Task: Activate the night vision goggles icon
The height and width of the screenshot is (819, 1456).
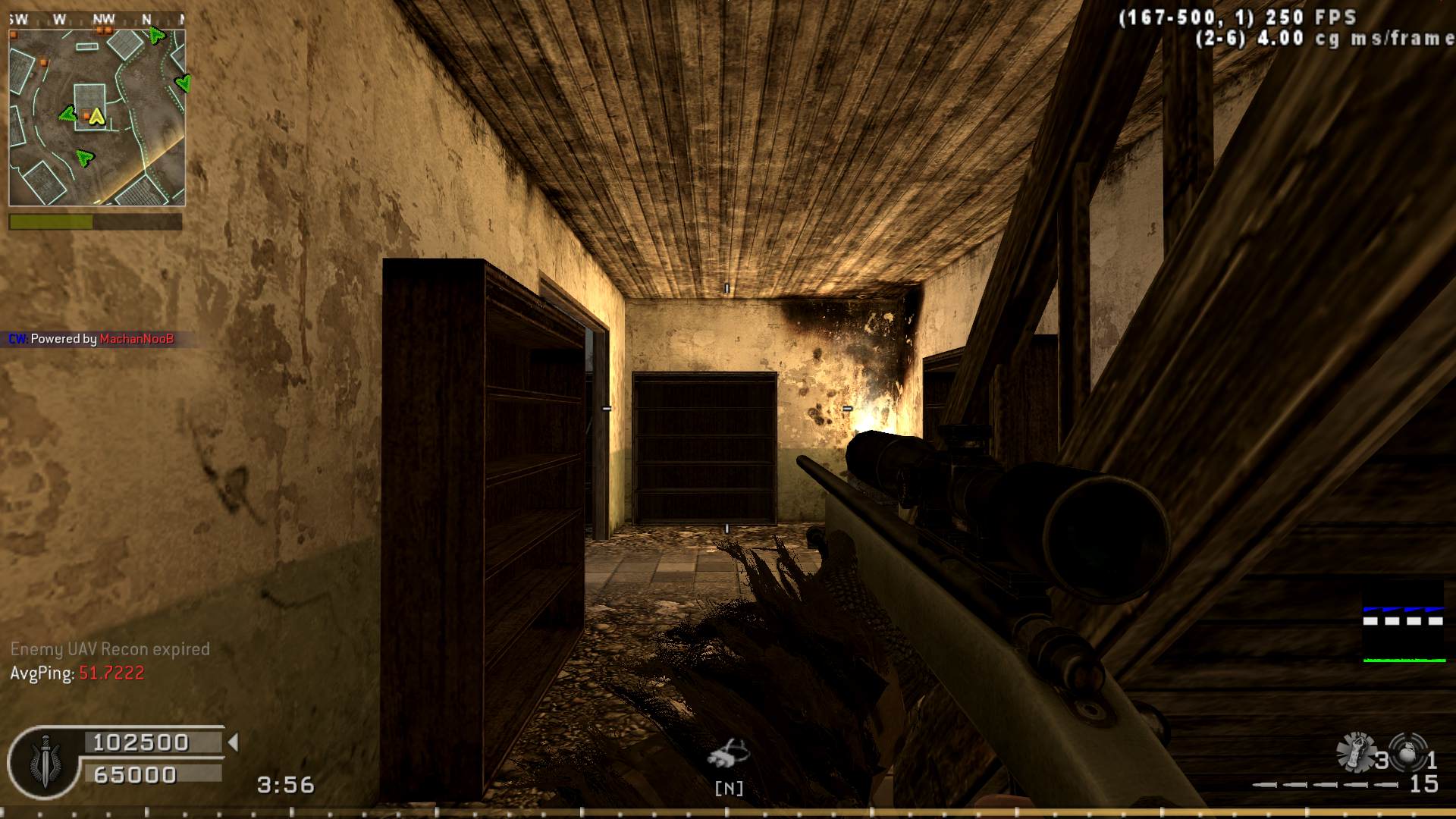Action: pyautogui.click(x=728, y=753)
